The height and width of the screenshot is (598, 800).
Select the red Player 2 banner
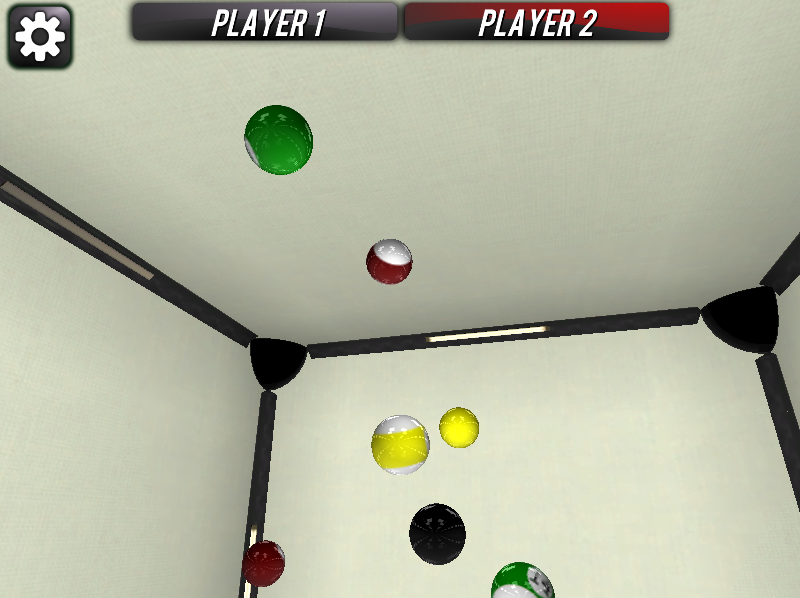tap(536, 22)
